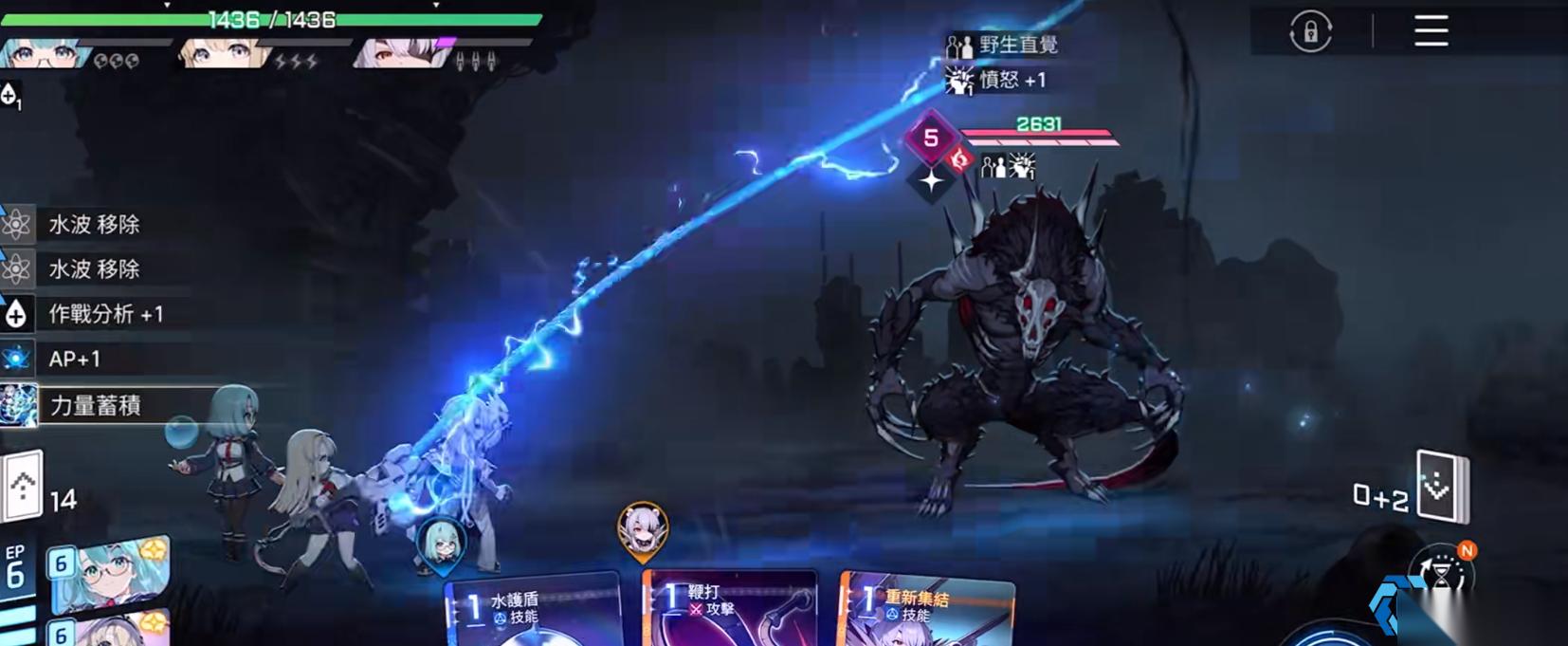Show the 作戰分析 +1 log entry
This screenshot has height=646, width=1568.
(x=104, y=314)
